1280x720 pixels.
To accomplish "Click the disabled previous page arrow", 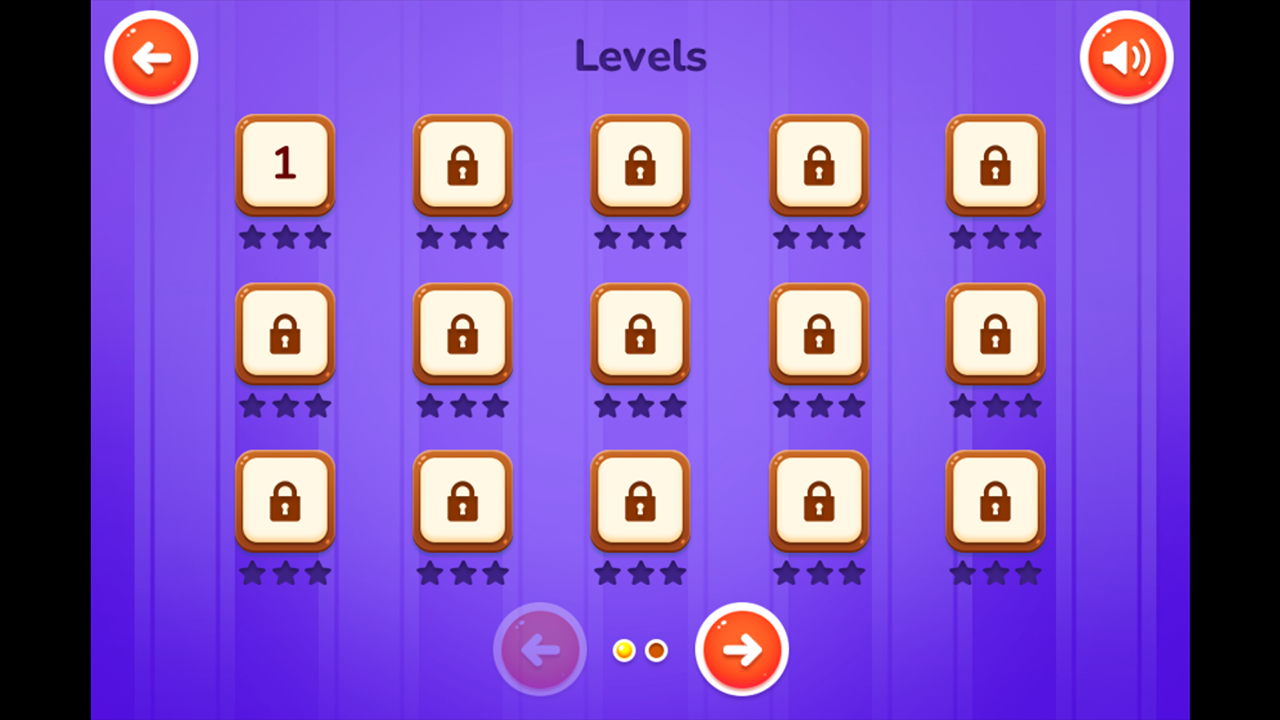I will coord(539,649).
